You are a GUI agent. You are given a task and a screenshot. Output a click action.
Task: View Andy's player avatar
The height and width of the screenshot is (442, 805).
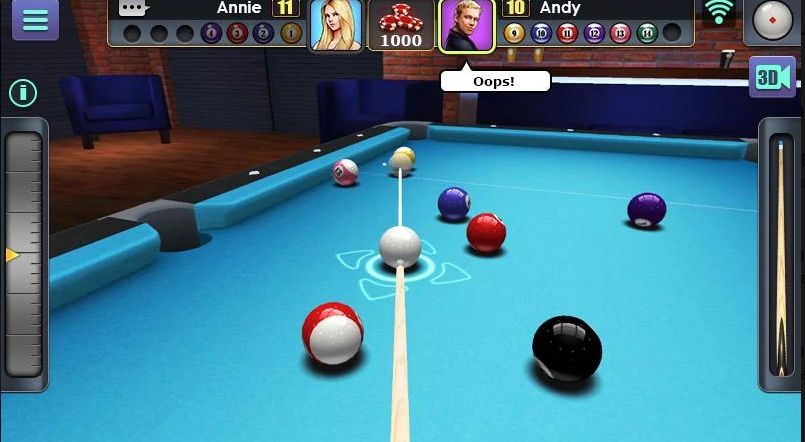click(467, 25)
